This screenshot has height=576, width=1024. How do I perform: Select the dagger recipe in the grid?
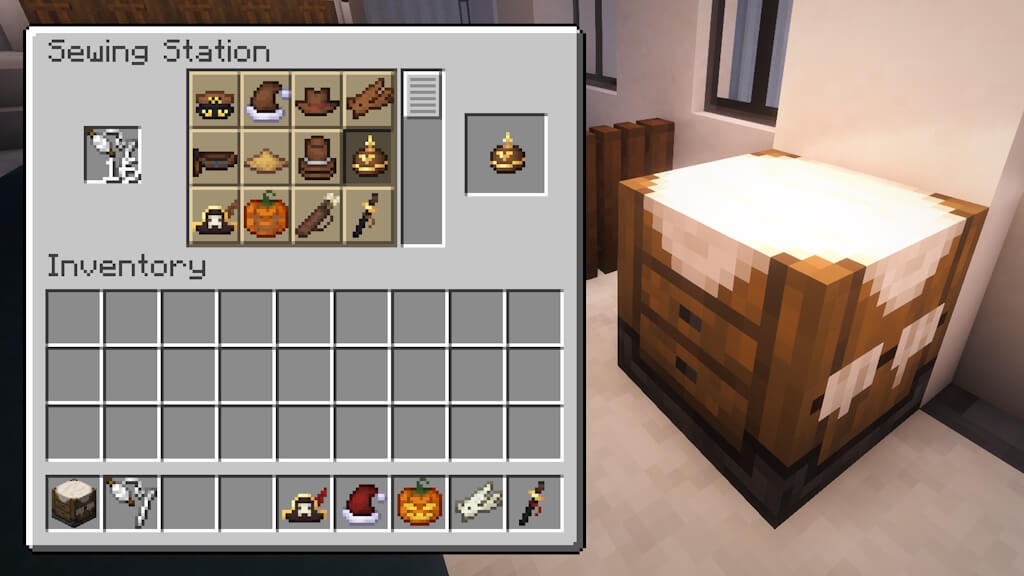(x=370, y=216)
